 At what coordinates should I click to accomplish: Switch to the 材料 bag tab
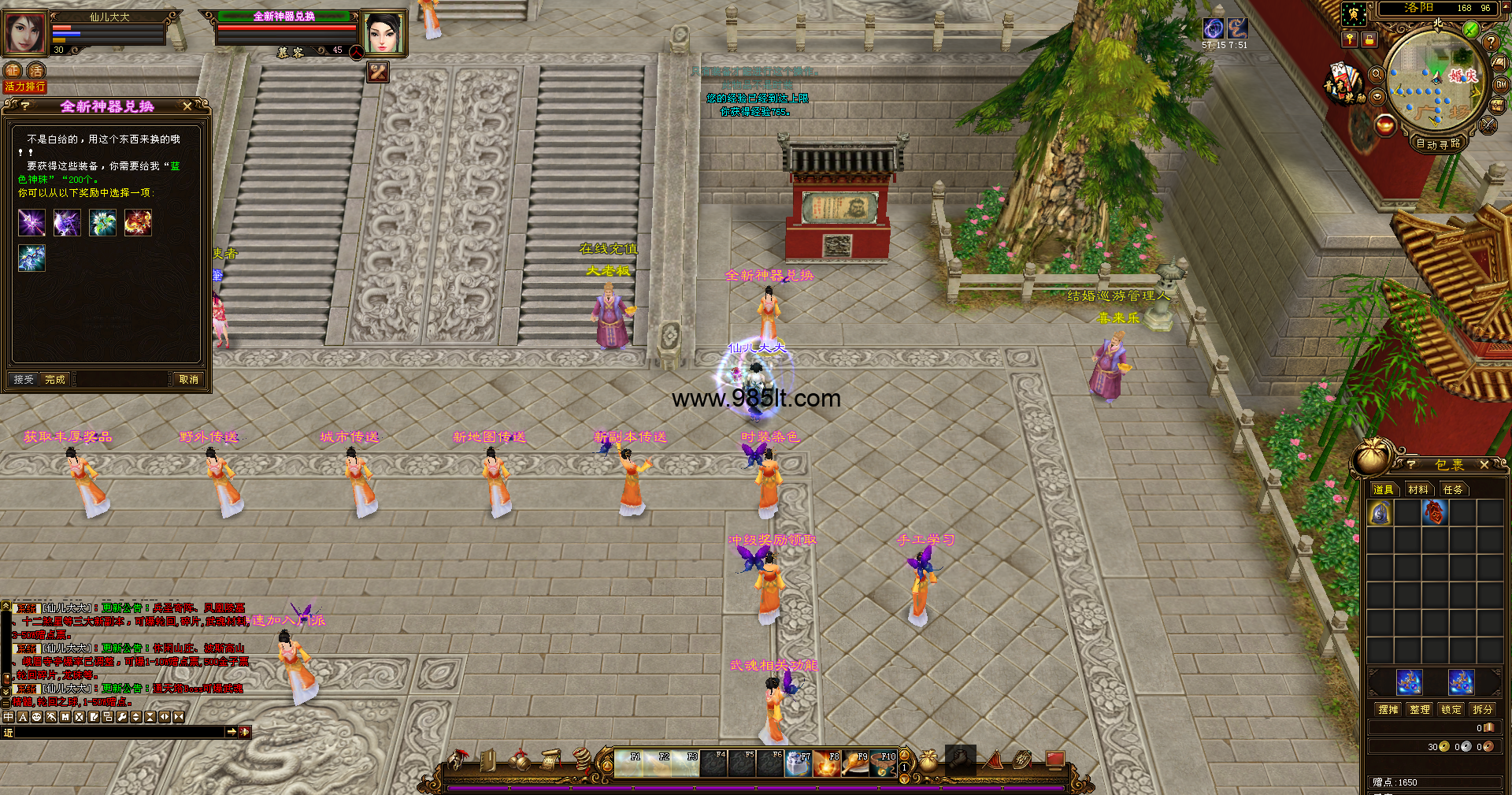point(1417,489)
